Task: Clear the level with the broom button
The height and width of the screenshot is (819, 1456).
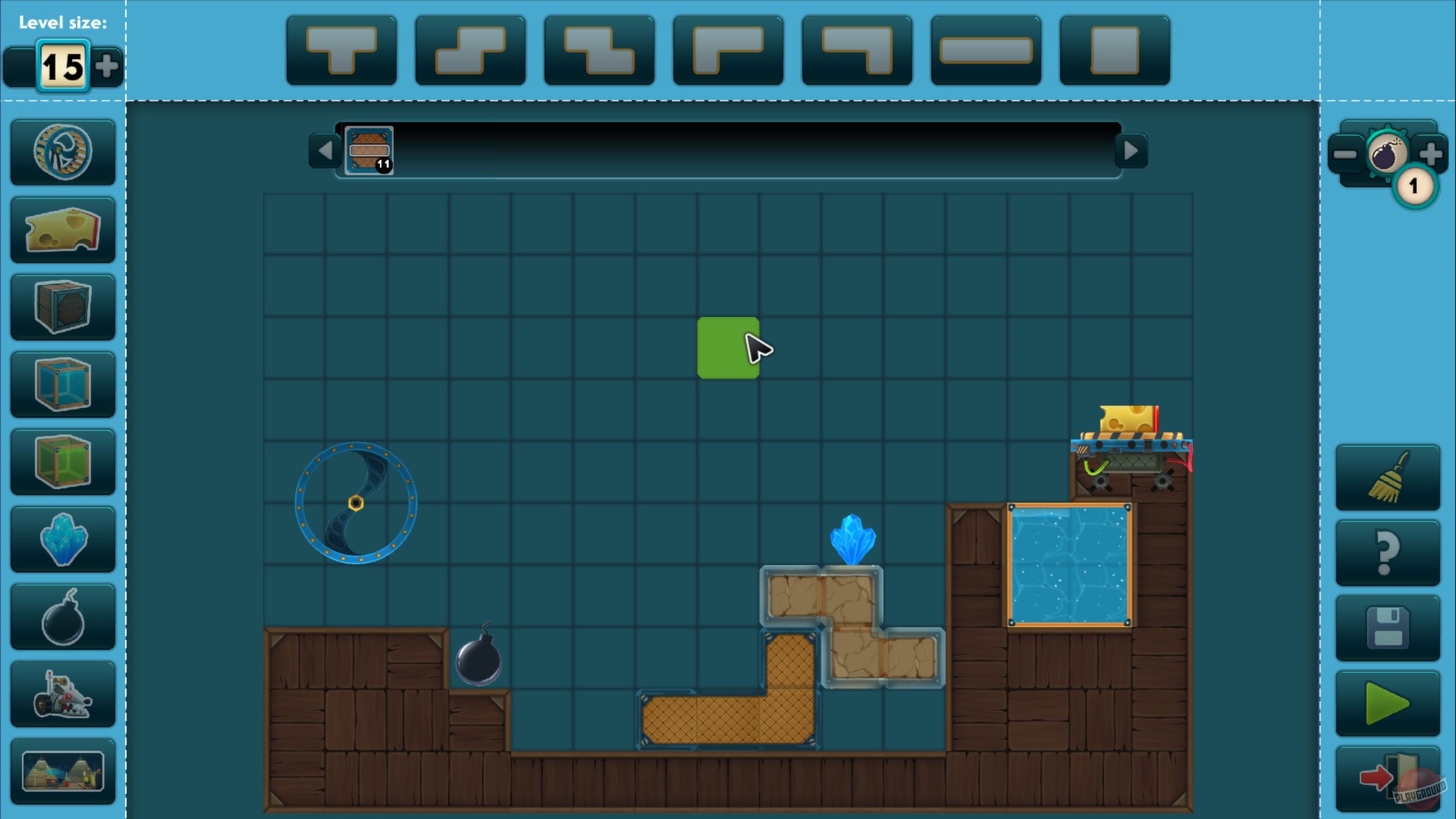Action: (1388, 476)
